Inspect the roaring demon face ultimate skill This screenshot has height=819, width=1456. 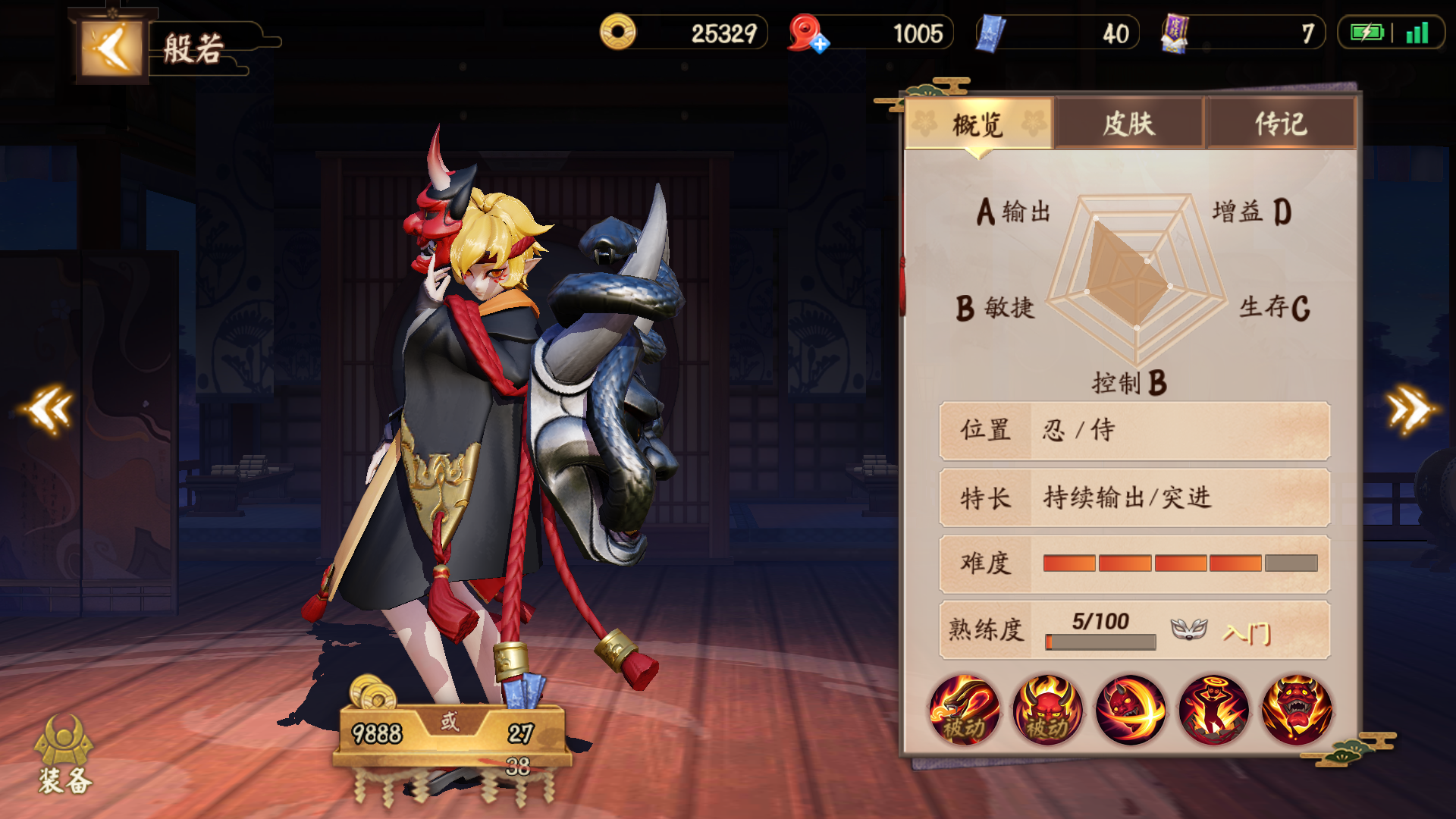1297,711
